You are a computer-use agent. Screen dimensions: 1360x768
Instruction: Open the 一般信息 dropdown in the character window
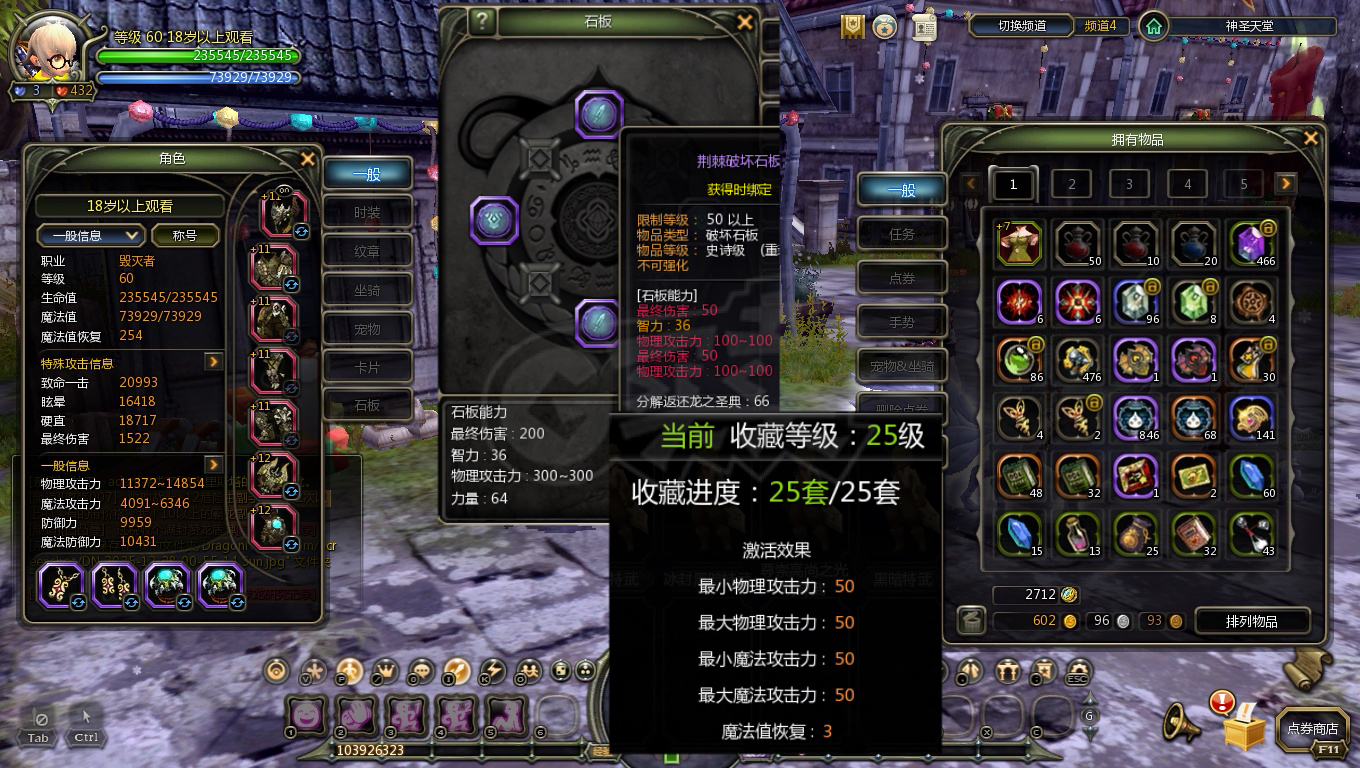(90, 235)
